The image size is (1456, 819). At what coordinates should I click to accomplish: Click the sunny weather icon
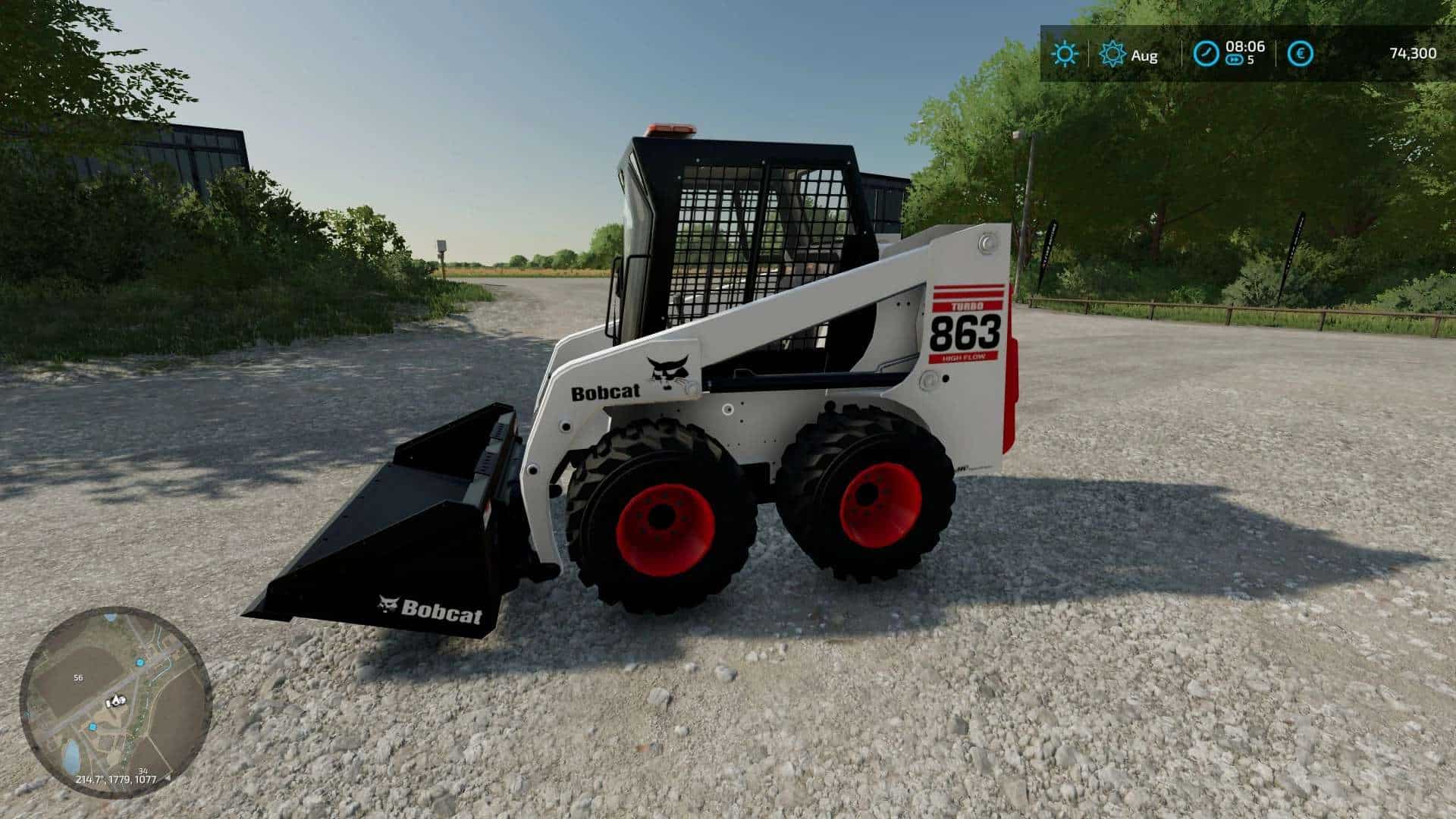(1065, 54)
